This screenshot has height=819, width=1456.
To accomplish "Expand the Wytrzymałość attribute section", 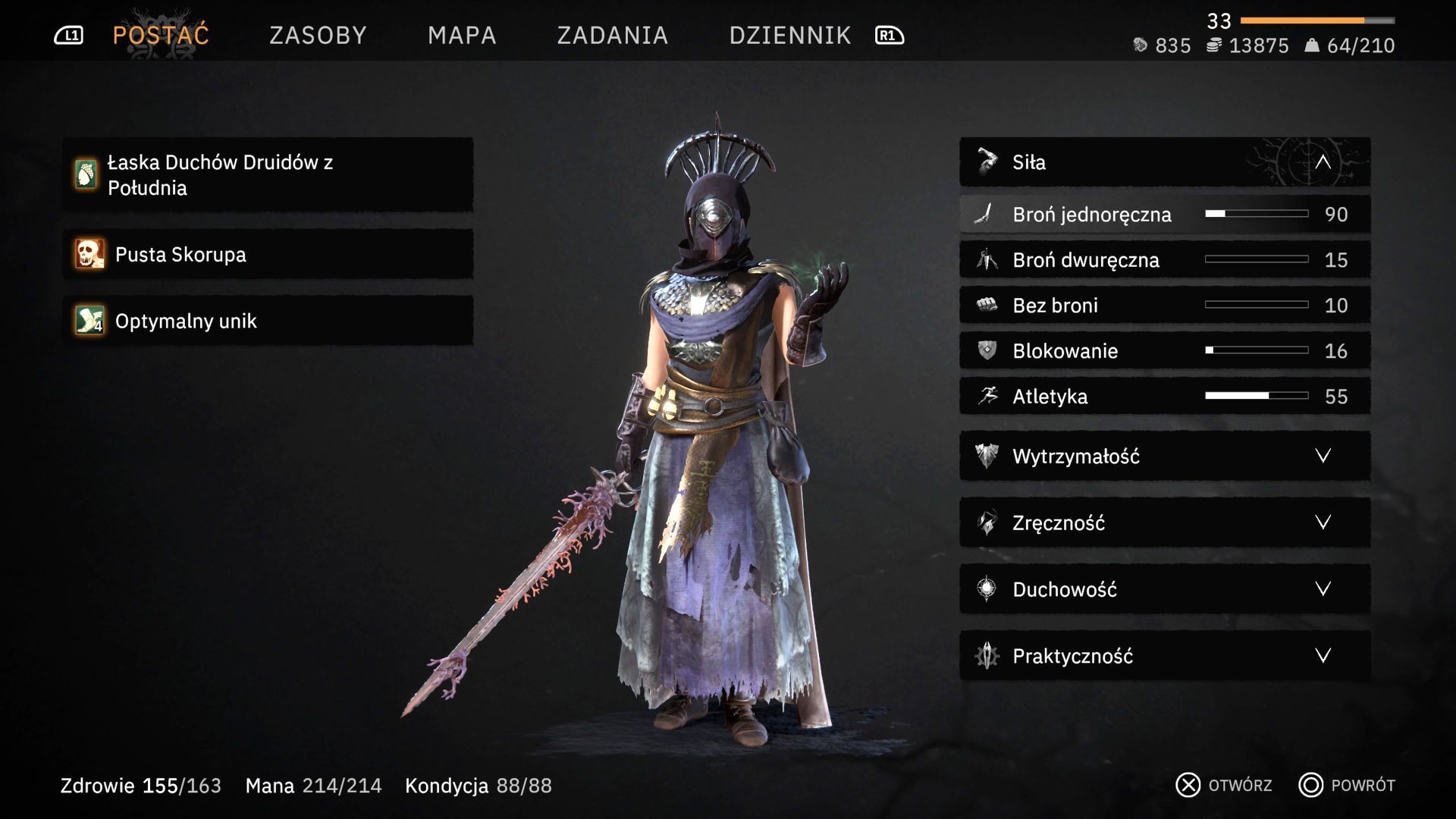I will tap(1165, 456).
